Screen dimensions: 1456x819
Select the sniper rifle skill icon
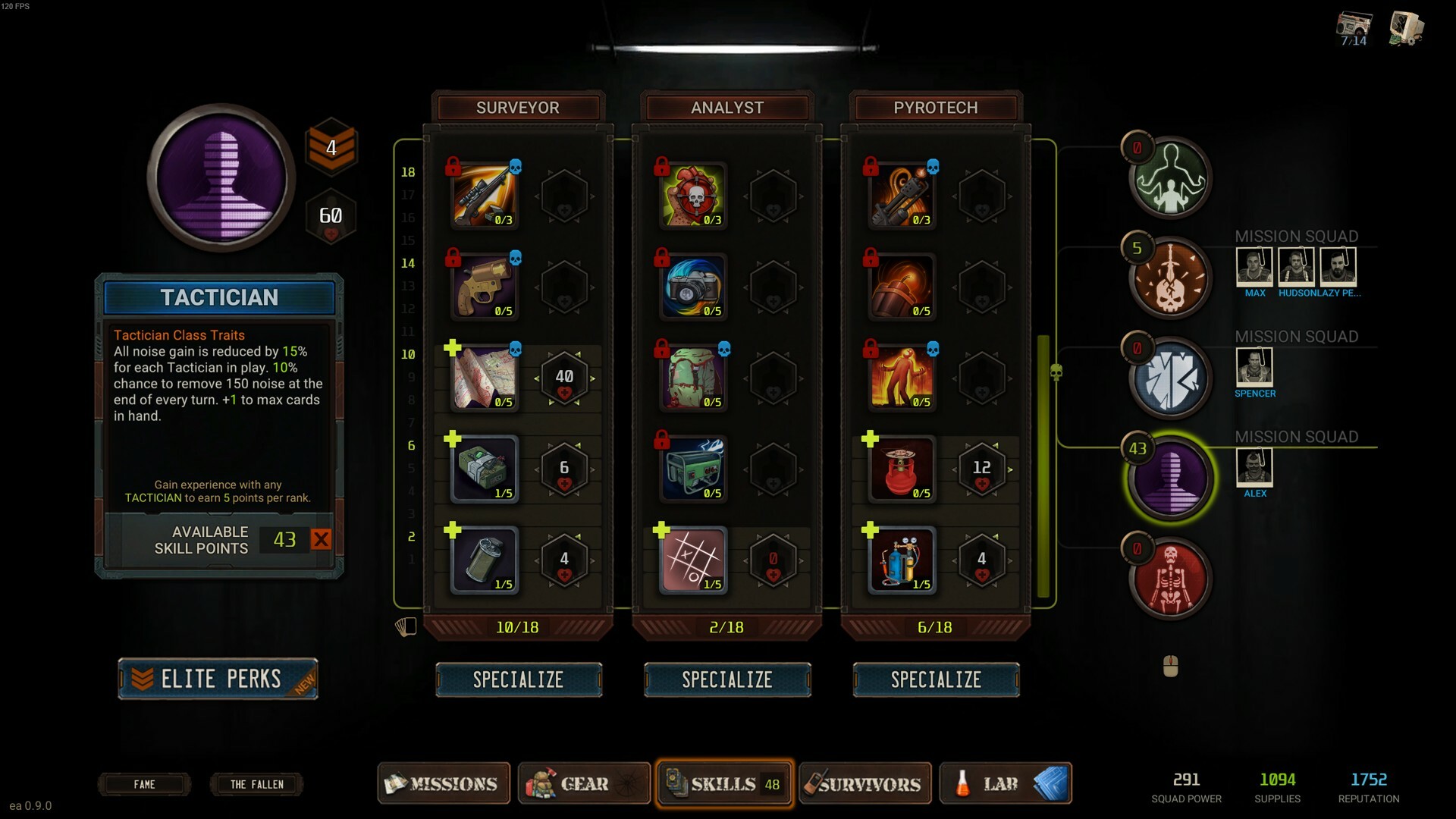(x=485, y=196)
